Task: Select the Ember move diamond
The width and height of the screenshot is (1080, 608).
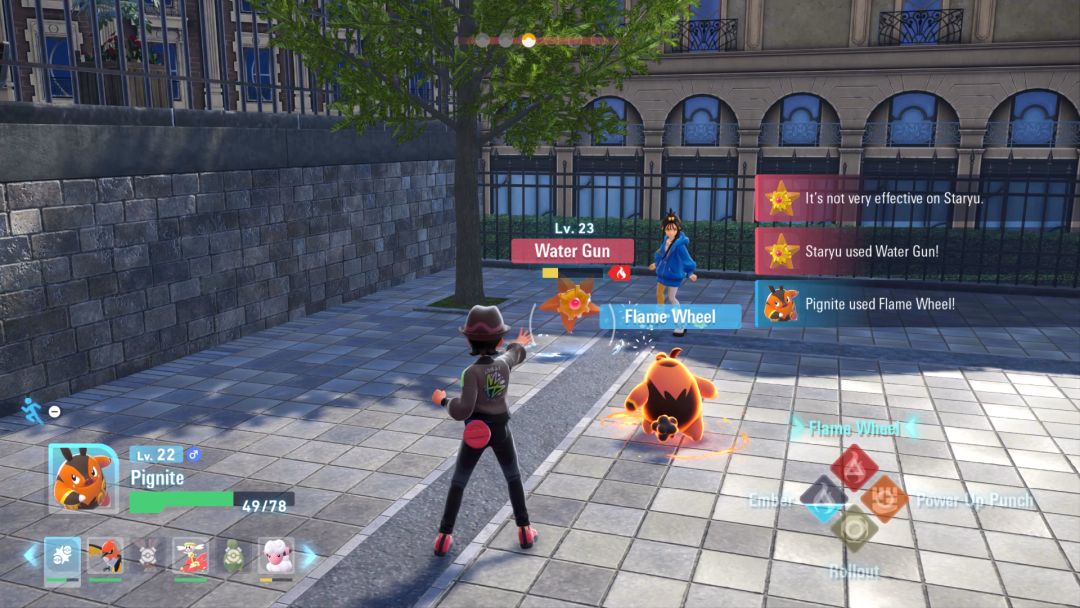Action: 824,499
